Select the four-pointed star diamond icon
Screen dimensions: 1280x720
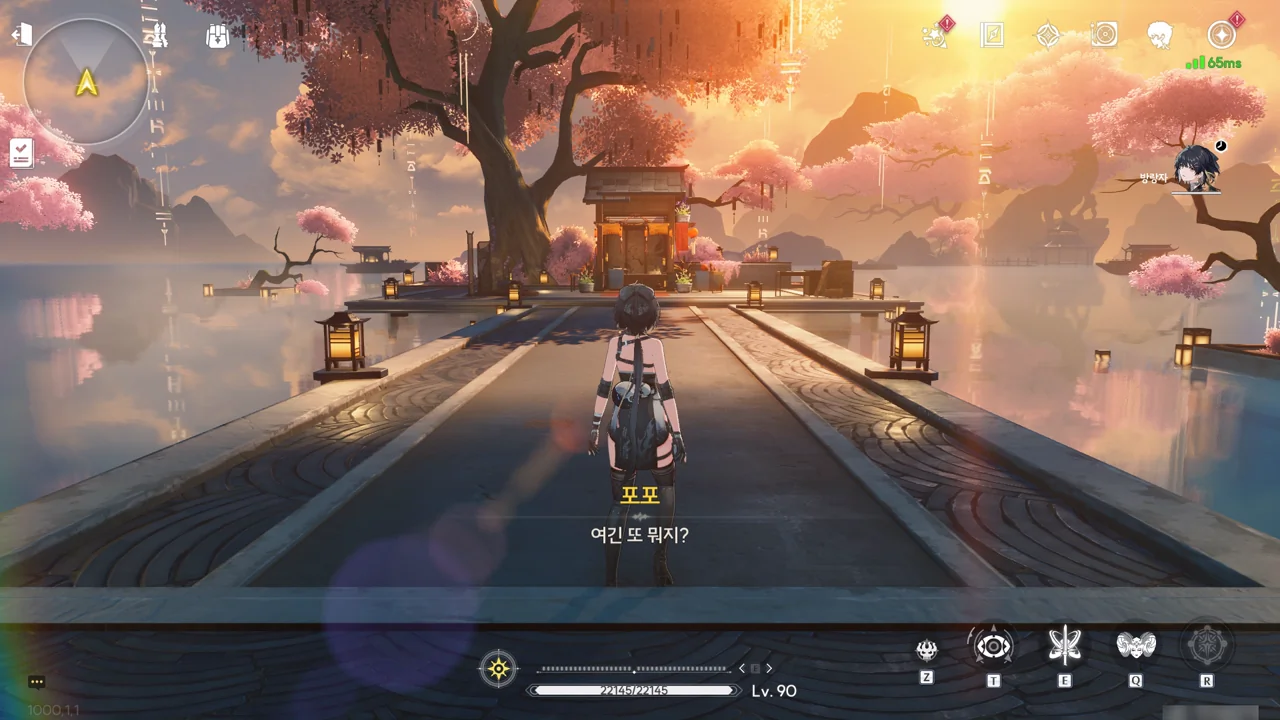point(1047,35)
